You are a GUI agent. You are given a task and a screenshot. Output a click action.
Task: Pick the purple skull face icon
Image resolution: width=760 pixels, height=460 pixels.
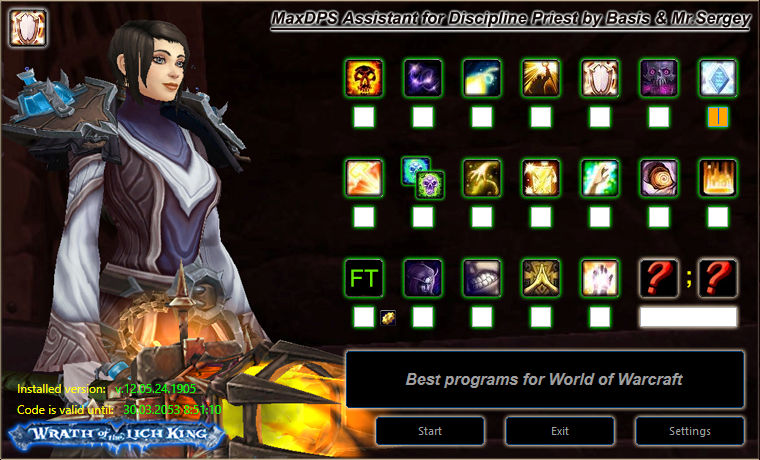[658, 78]
